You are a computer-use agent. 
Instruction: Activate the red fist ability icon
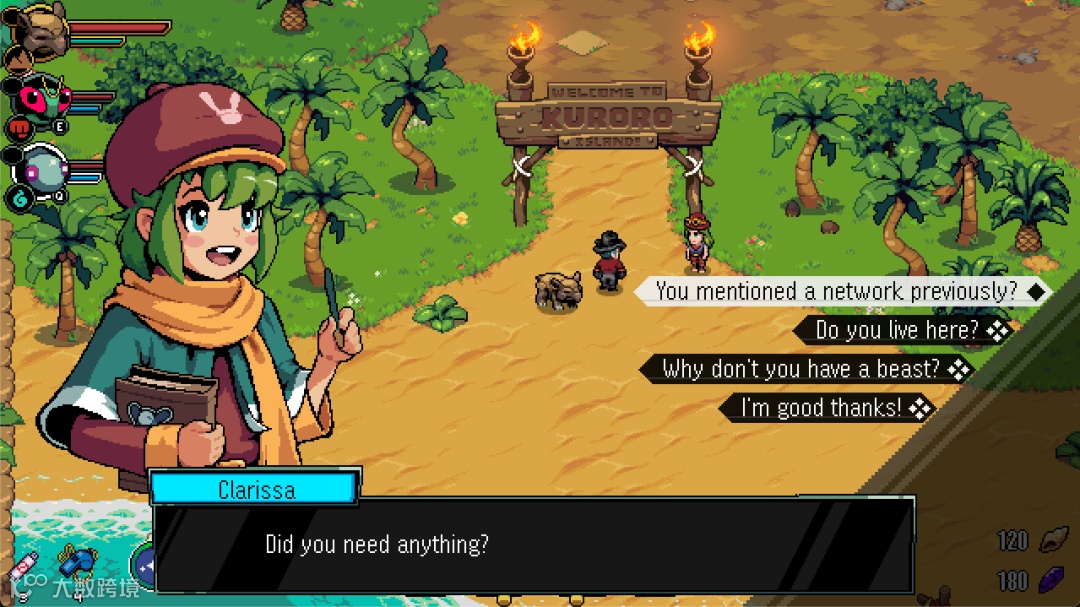click(x=20, y=128)
